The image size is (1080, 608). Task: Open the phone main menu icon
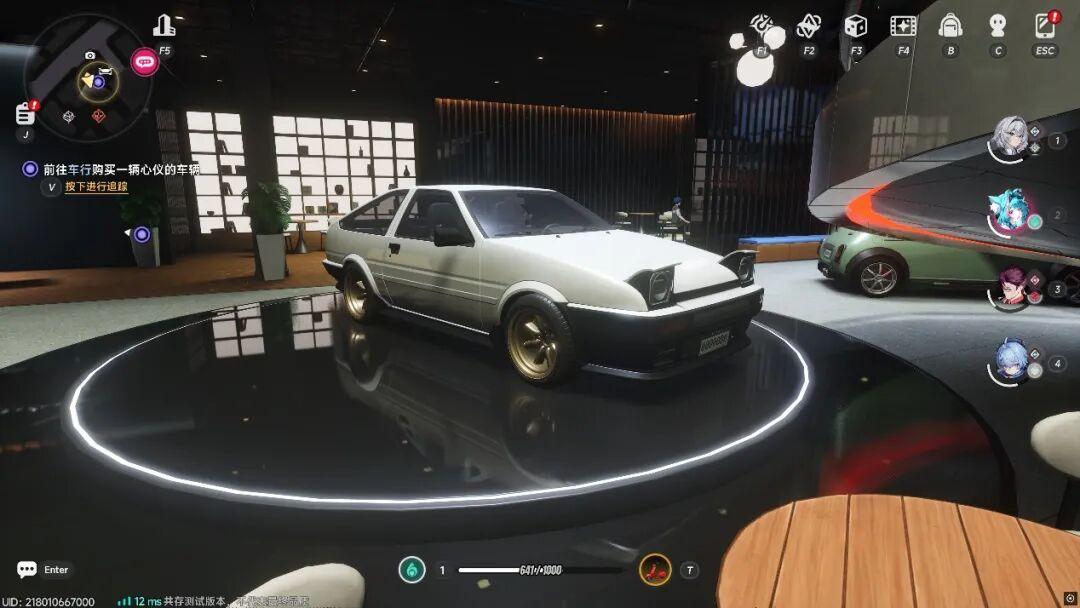[1045, 26]
